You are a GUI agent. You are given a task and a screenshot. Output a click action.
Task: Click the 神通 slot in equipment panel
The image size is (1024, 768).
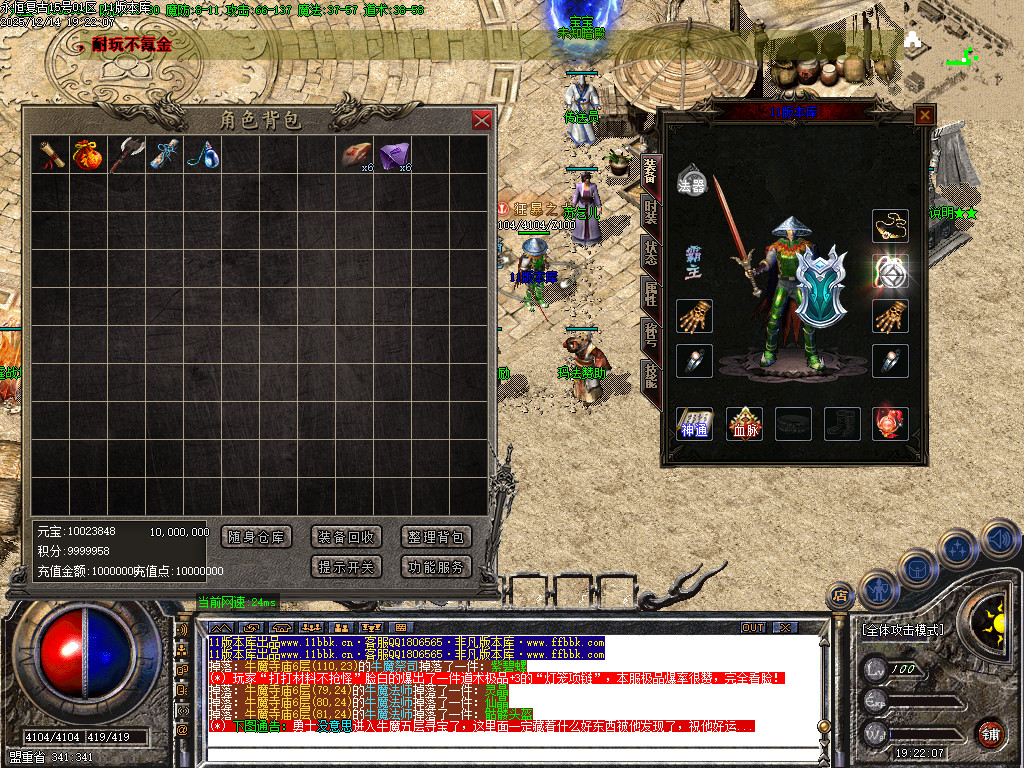point(695,423)
